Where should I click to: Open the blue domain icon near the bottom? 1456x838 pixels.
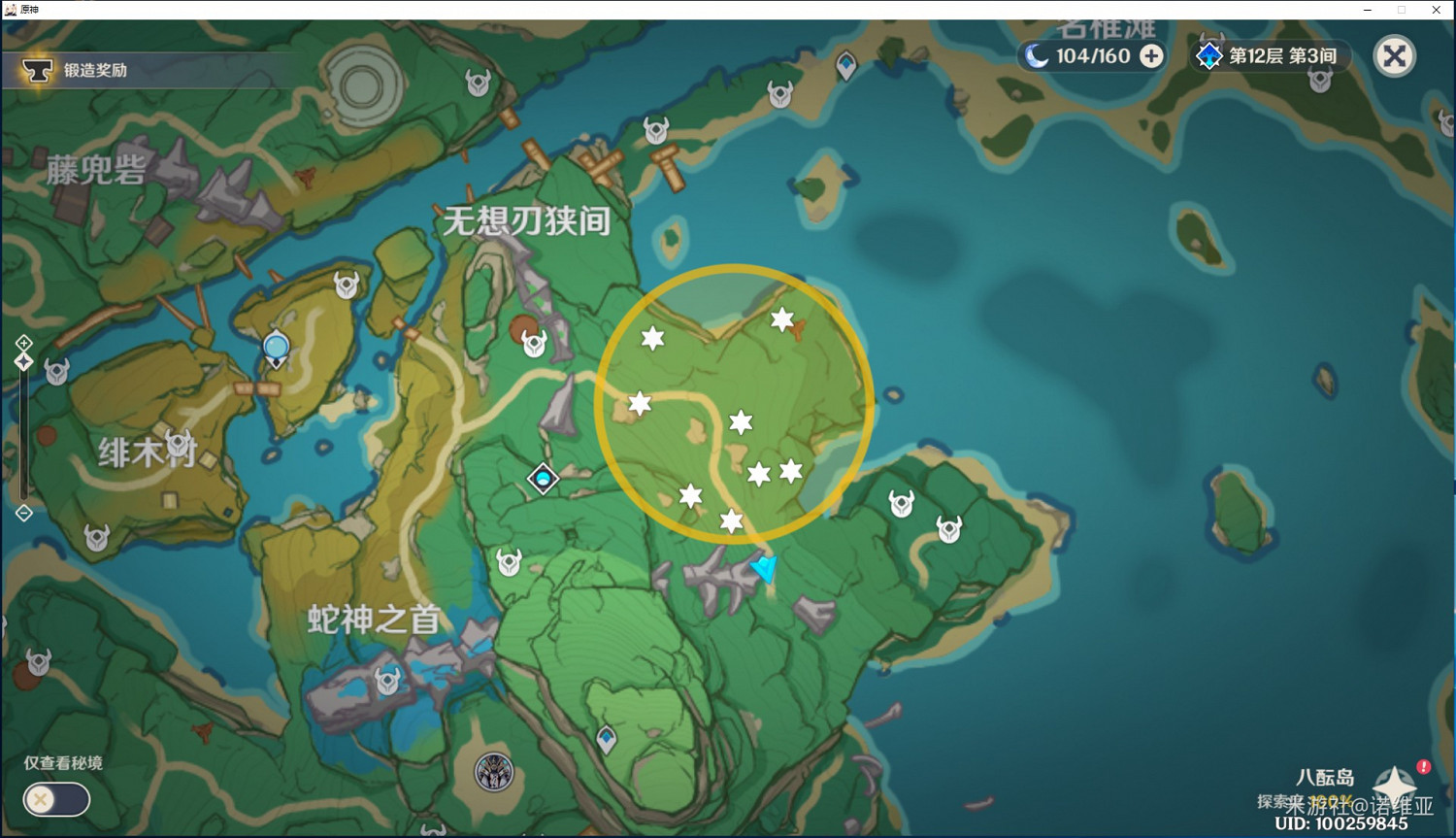pos(607,739)
